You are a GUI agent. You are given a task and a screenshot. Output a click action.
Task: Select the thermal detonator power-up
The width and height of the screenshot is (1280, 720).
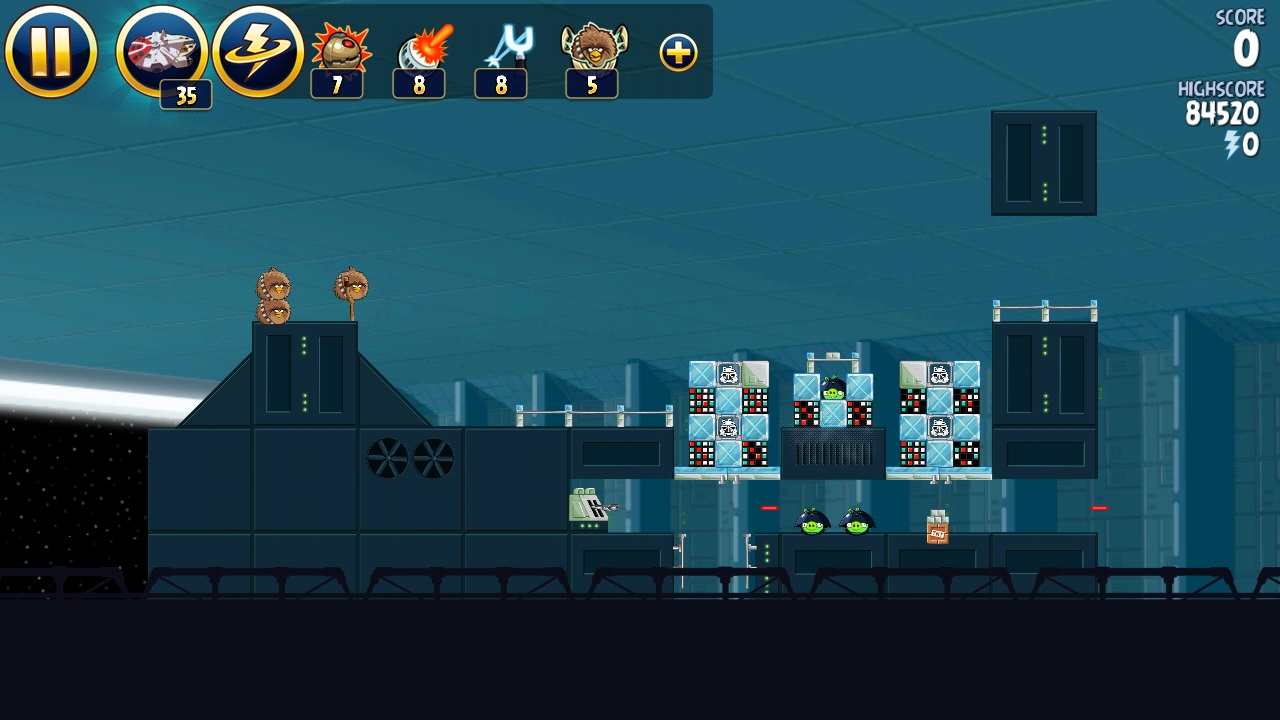338,52
